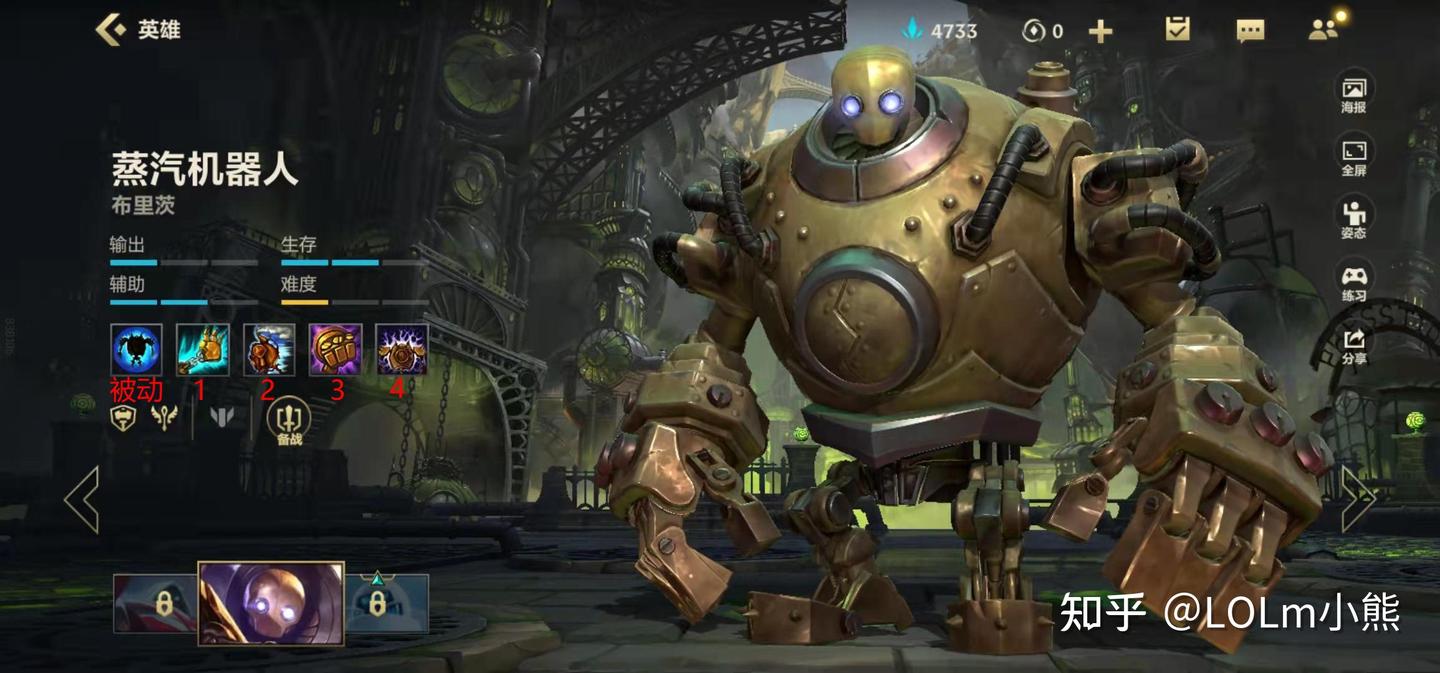Open the chat speech-bubble icon
This screenshot has width=1440, height=673.
[1250, 31]
